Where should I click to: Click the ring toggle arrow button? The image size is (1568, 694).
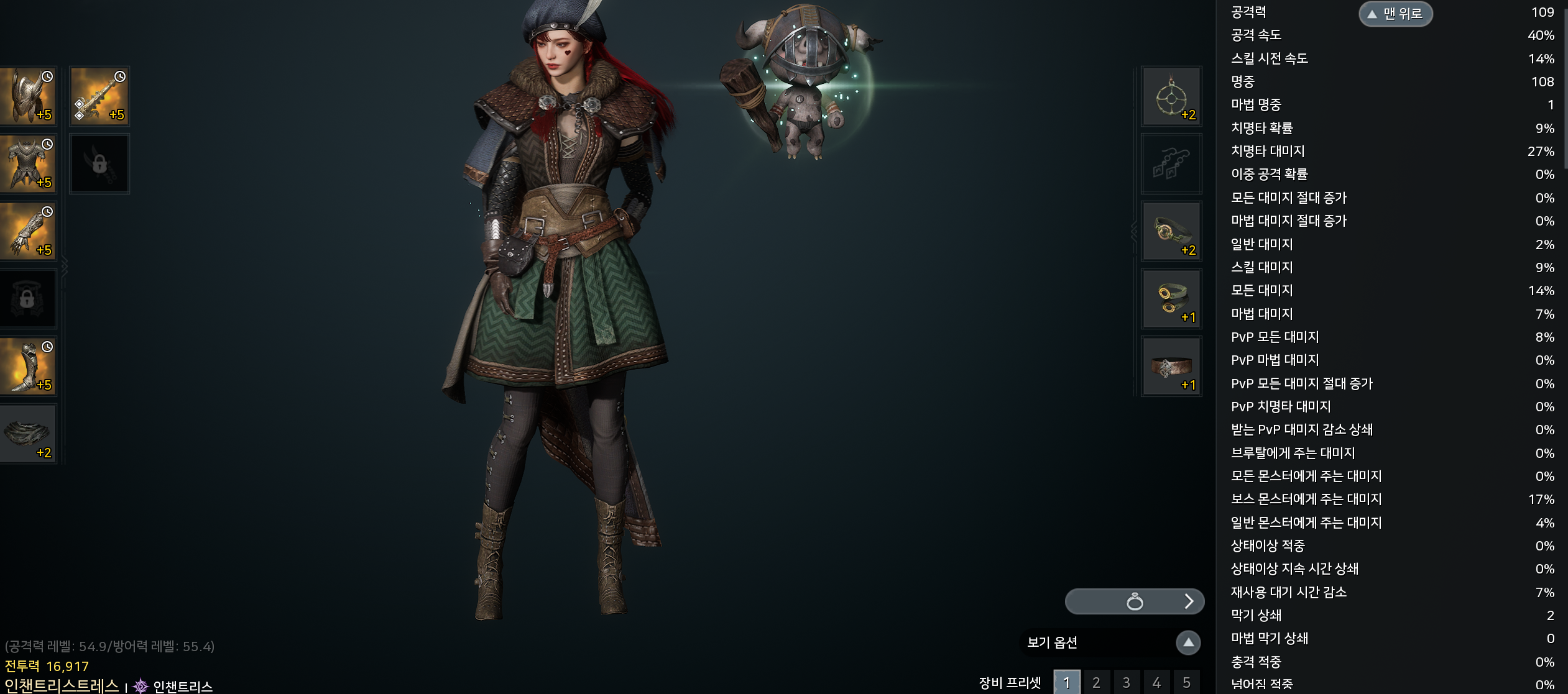pyautogui.click(x=1189, y=601)
